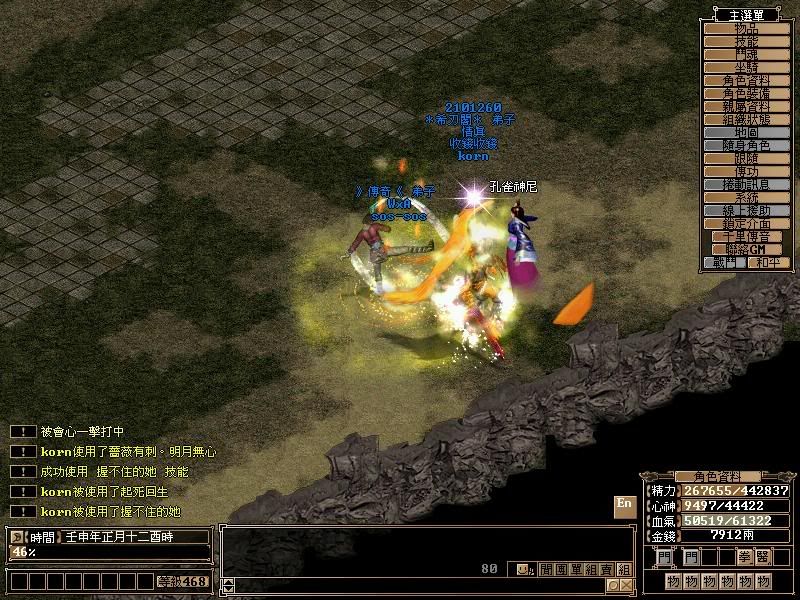The height and width of the screenshot is (600, 800).
Task: Switch to 和平 (Peace) mode
Action: click(768, 263)
